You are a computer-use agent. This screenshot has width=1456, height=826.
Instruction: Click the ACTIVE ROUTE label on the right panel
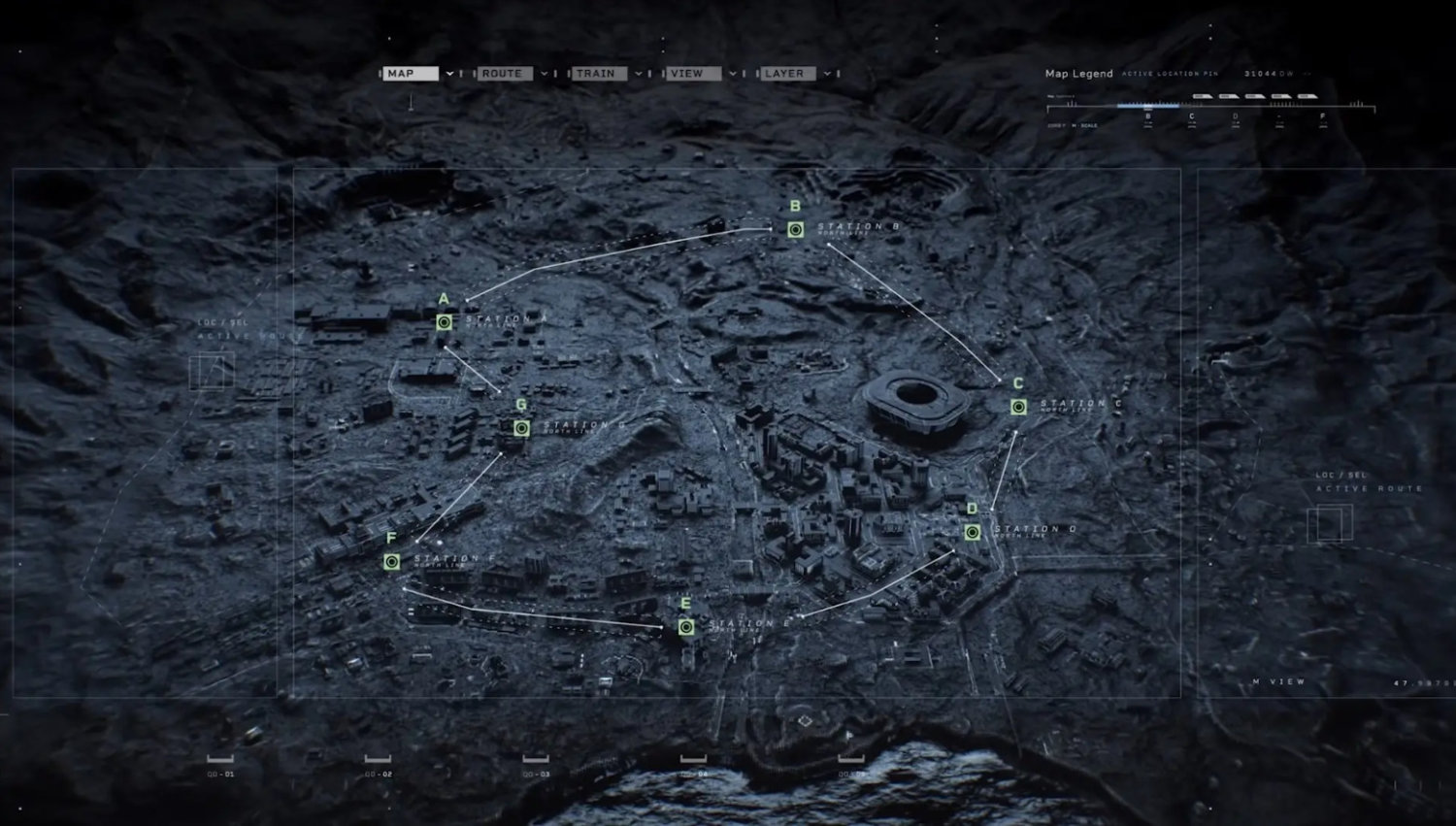pyautogui.click(x=1368, y=490)
